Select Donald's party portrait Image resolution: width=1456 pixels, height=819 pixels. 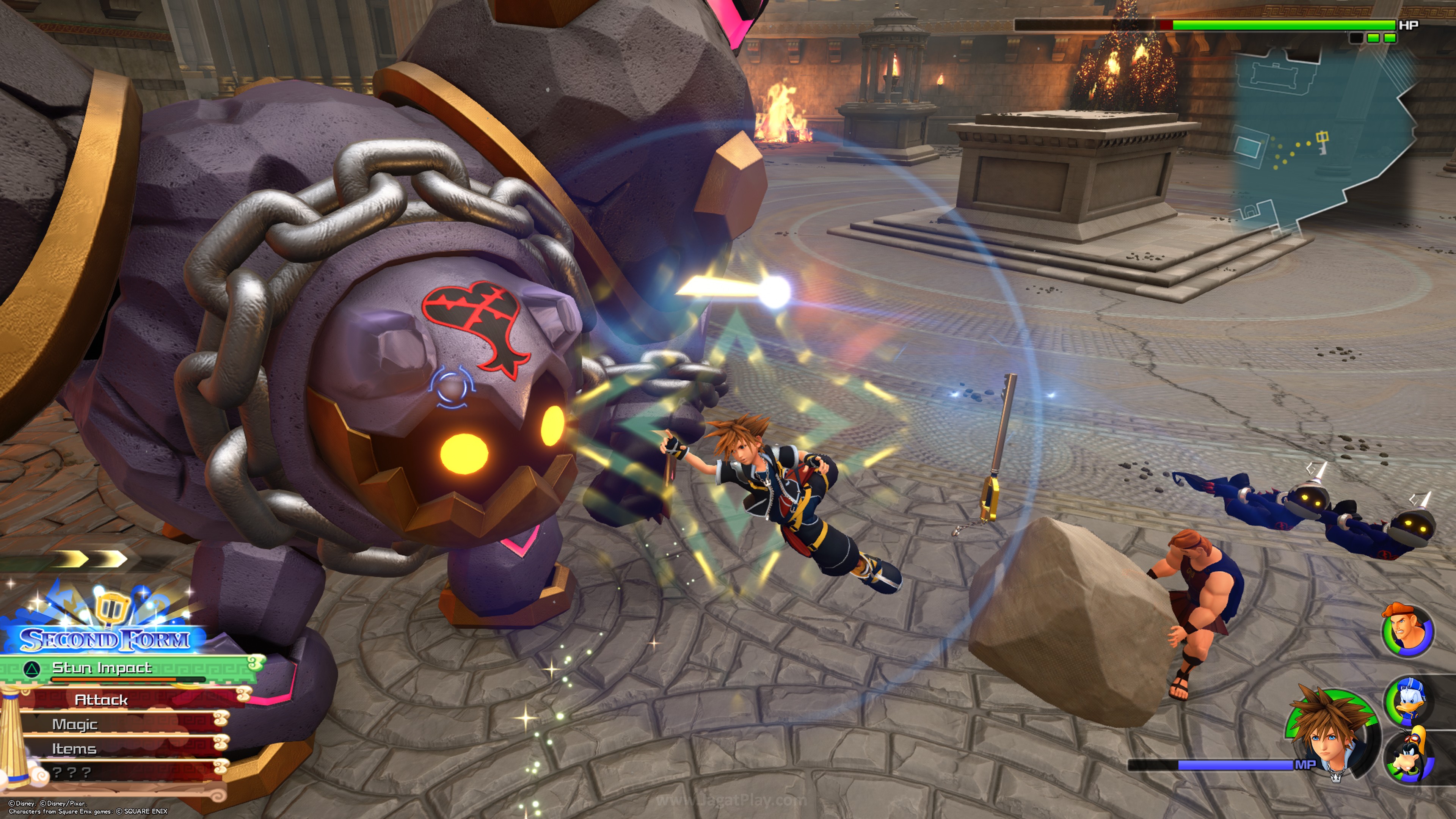[1409, 701]
